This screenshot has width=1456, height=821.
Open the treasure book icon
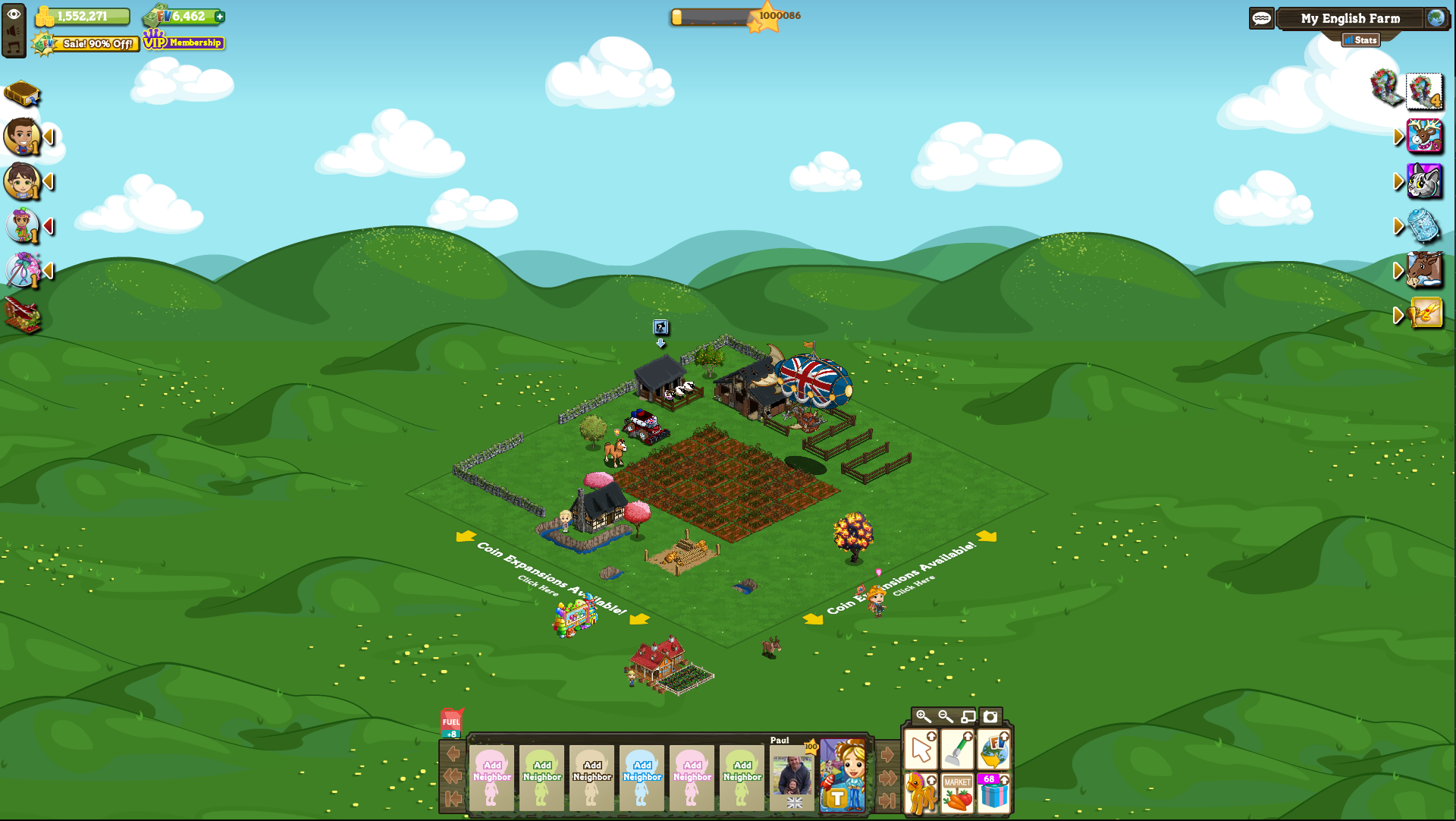click(x=22, y=94)
